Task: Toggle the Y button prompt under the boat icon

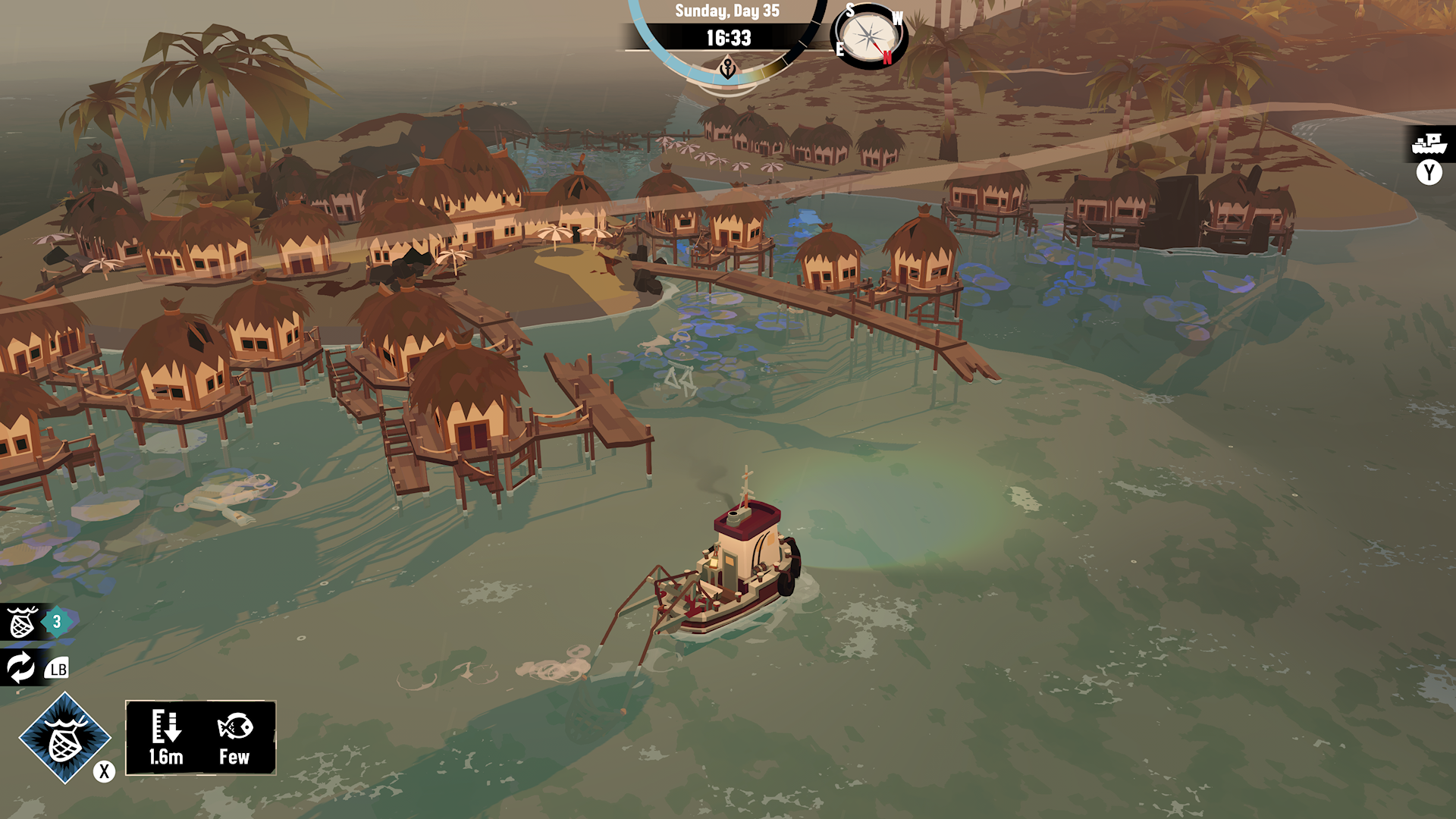Action: pos(1429,173)
